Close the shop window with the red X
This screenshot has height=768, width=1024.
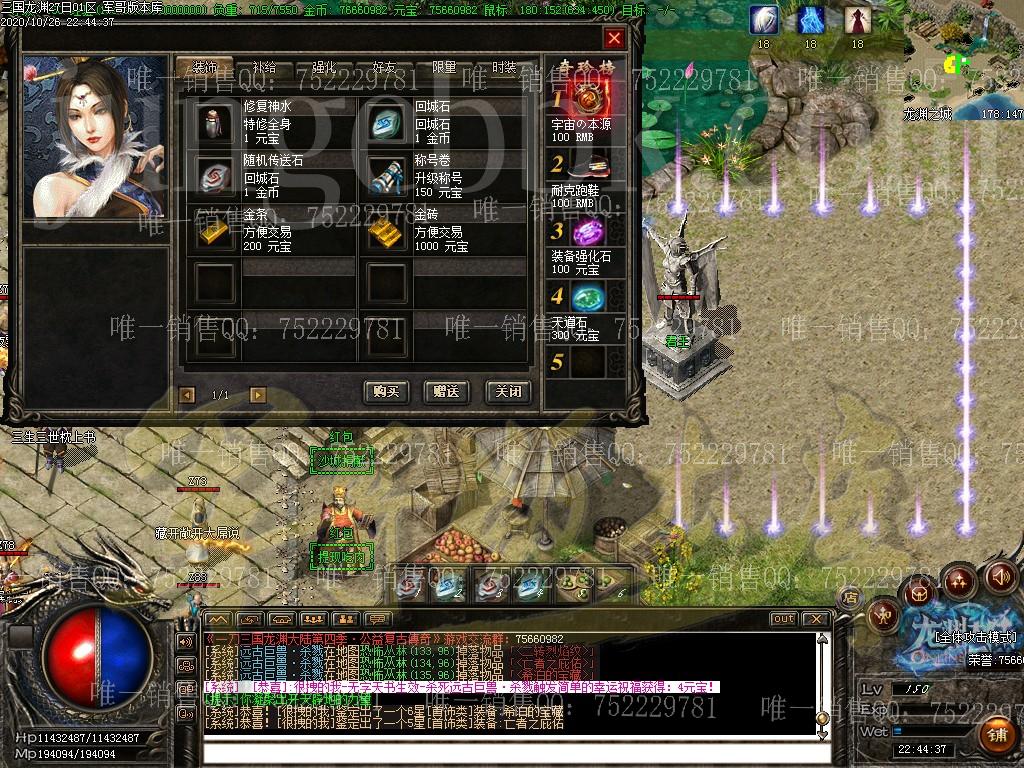coord(614,39)
